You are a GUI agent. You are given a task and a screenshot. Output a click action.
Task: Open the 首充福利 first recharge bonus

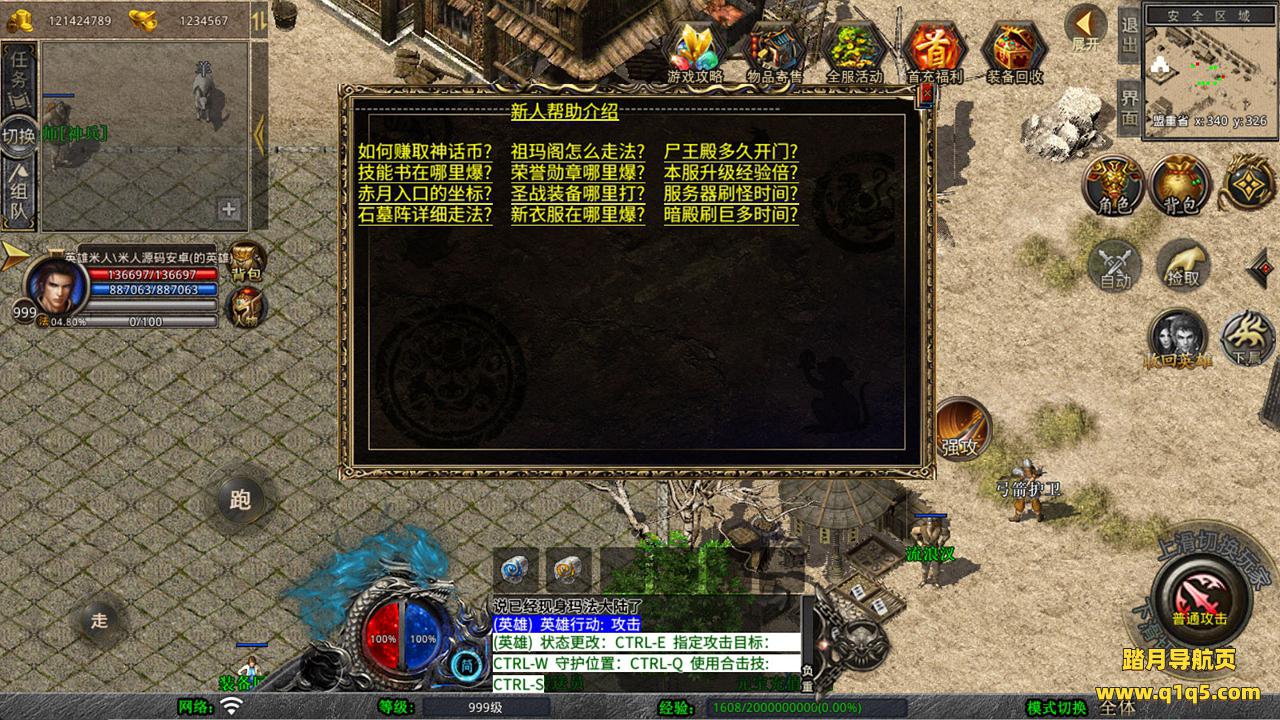pos(933,48)
